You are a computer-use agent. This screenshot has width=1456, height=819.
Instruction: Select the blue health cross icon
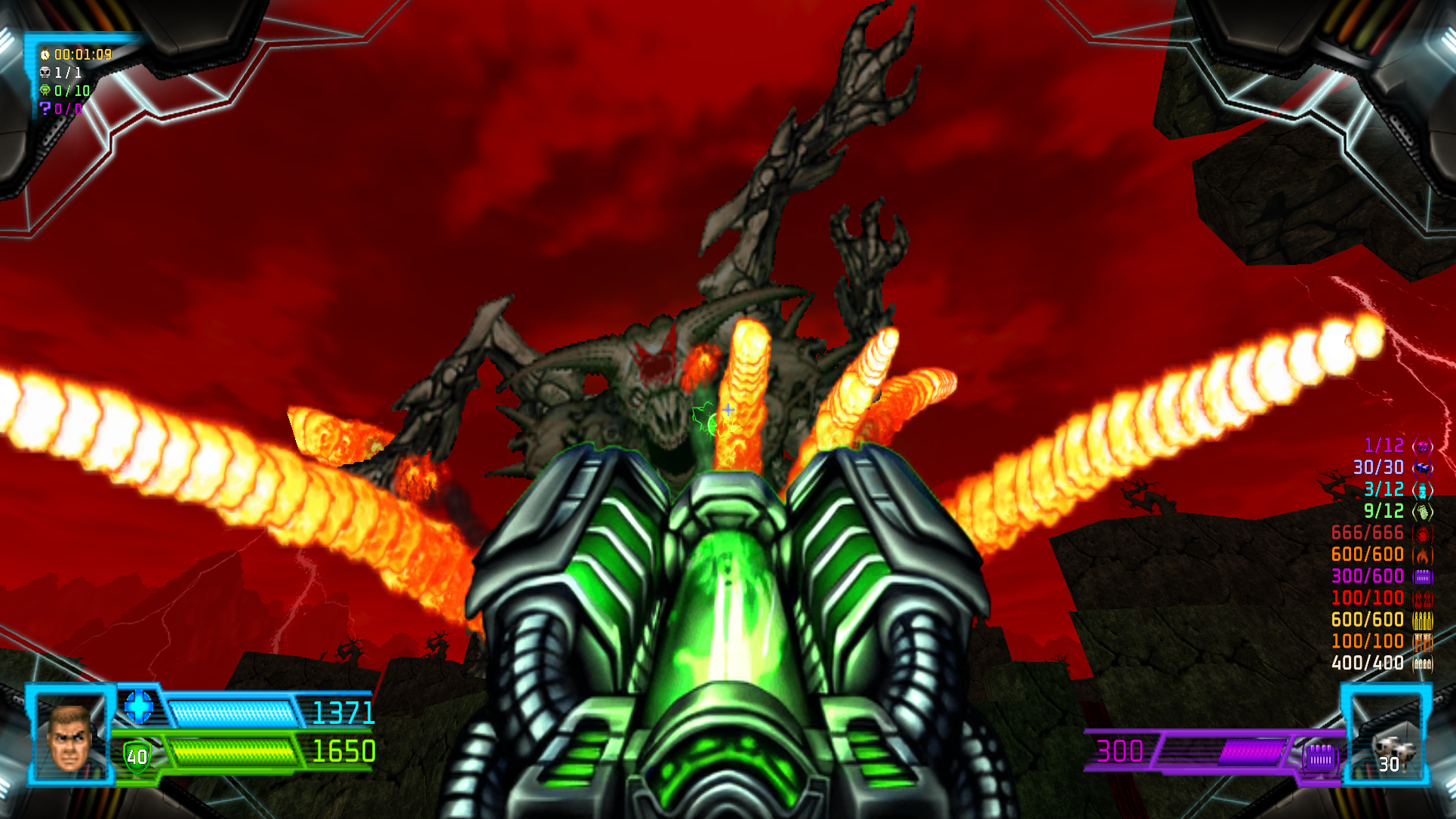pos(139,707)
